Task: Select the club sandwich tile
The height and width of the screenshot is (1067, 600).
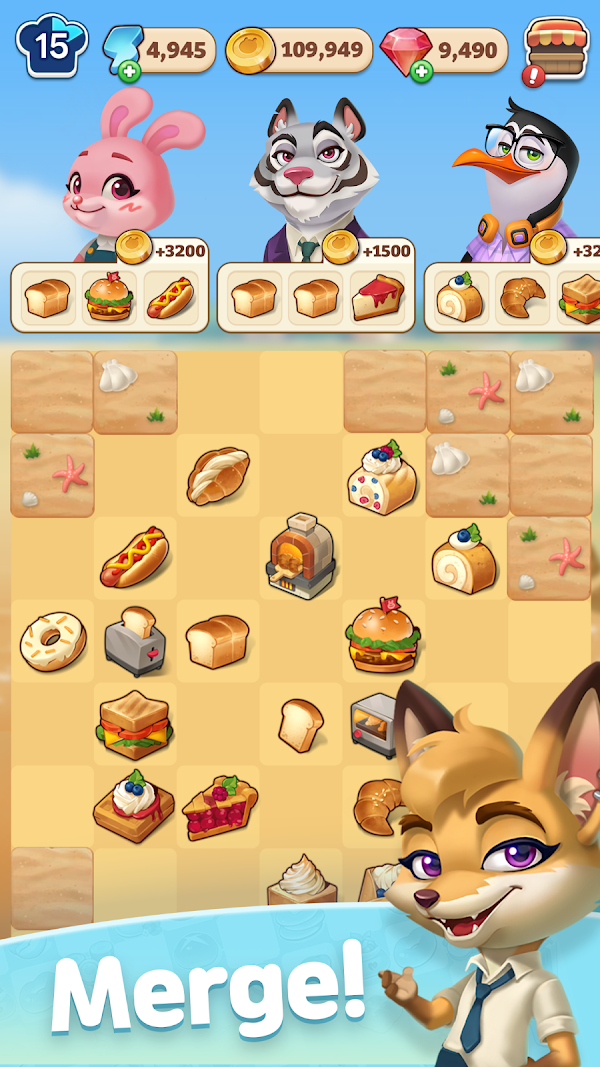Action: pyautogui.click(x=134, y=722)
